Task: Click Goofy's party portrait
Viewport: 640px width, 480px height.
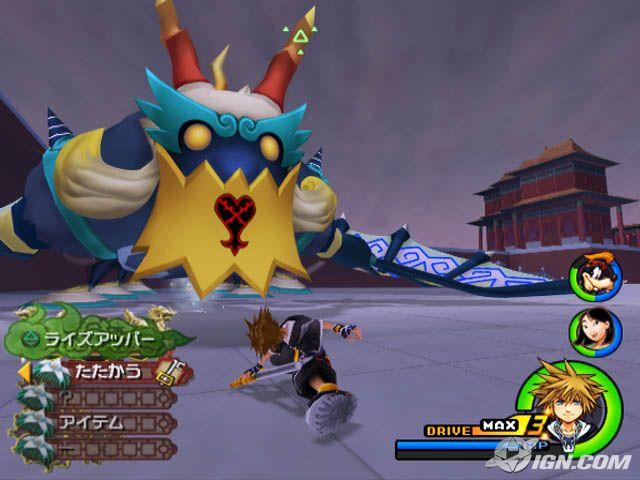Action: click(x=589, y=276)
